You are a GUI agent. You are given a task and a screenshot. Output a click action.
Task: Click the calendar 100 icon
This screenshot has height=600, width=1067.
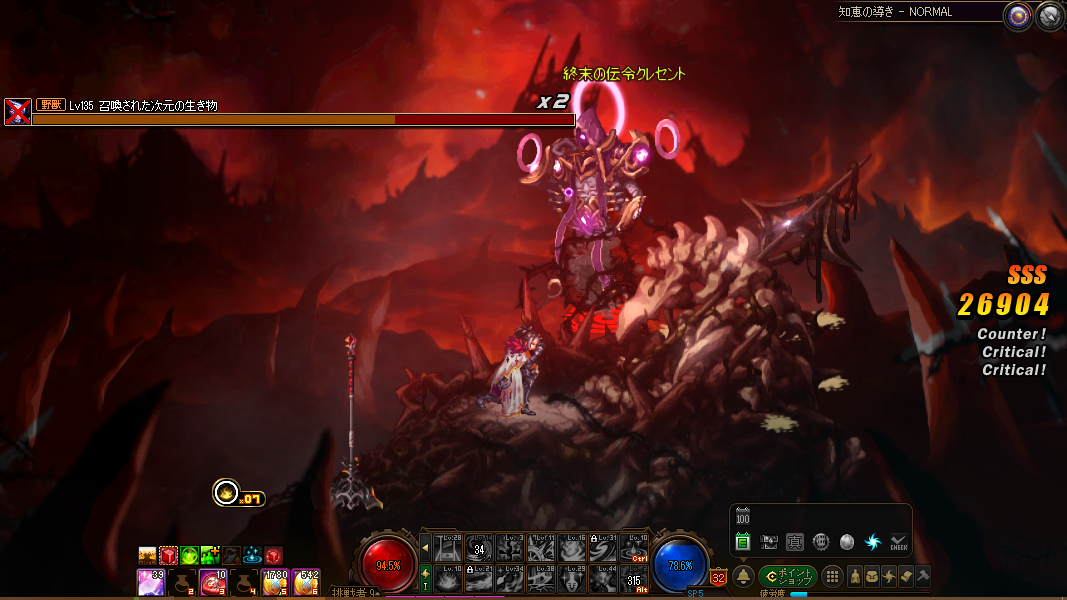pos(743,517)
